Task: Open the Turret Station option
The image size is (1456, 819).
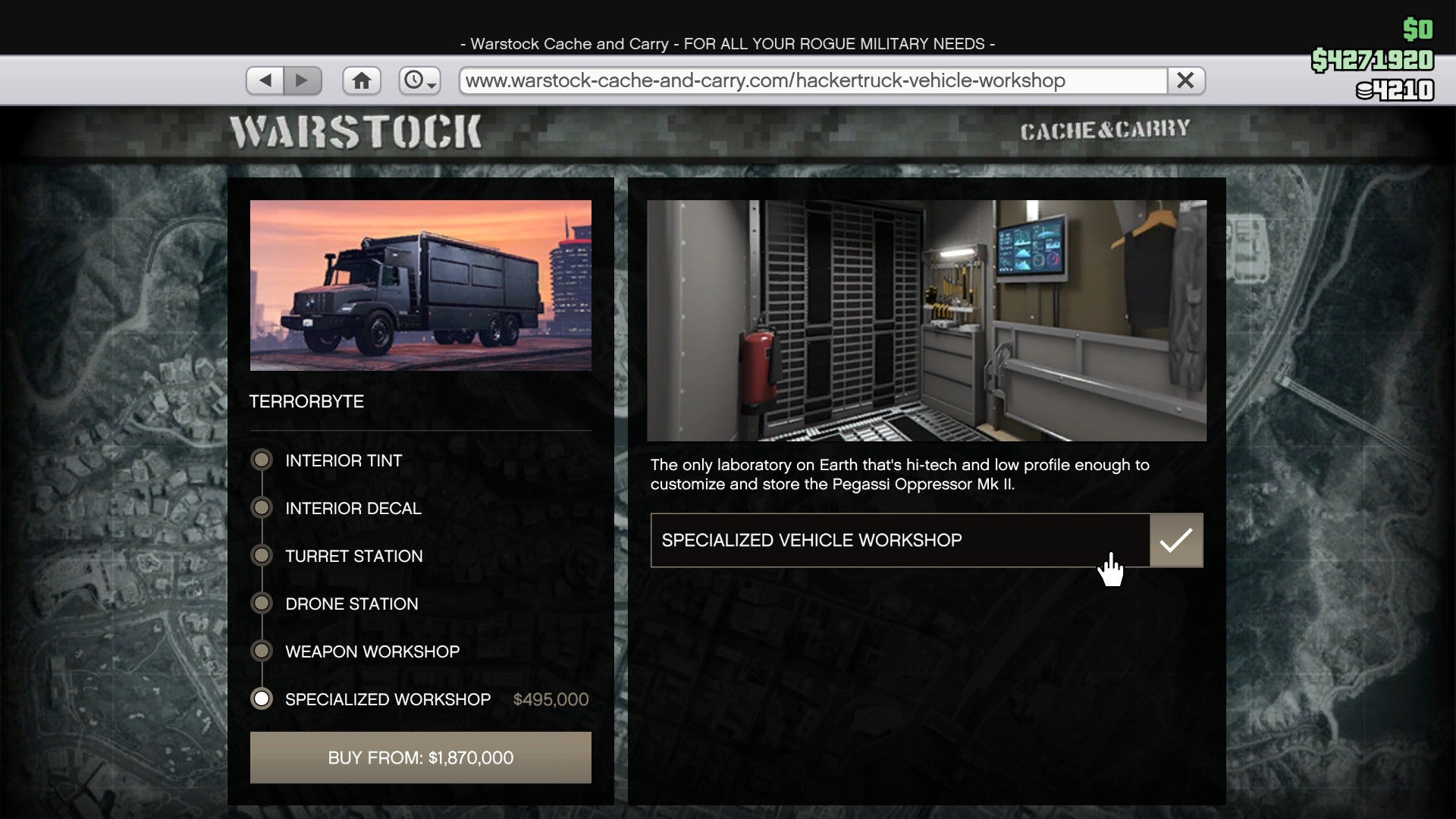Action: point(353,556)
